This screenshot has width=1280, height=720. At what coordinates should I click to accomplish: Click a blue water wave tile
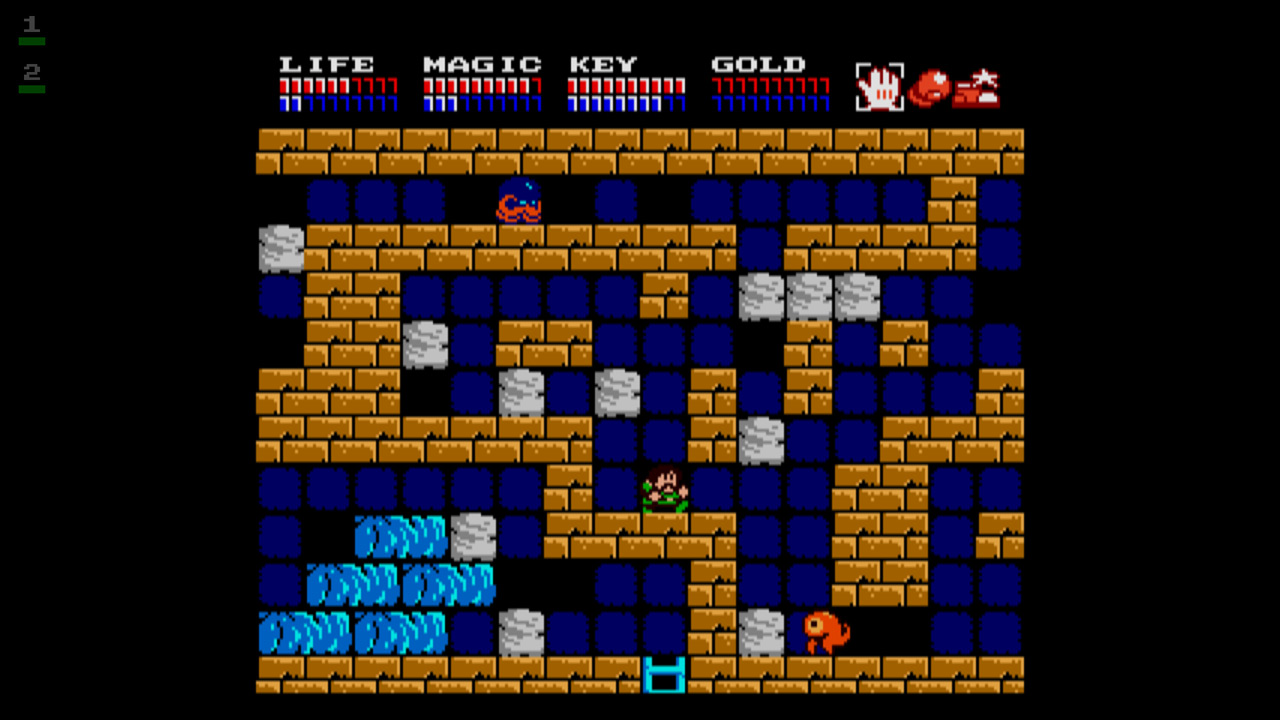click(x=400, y=537)
